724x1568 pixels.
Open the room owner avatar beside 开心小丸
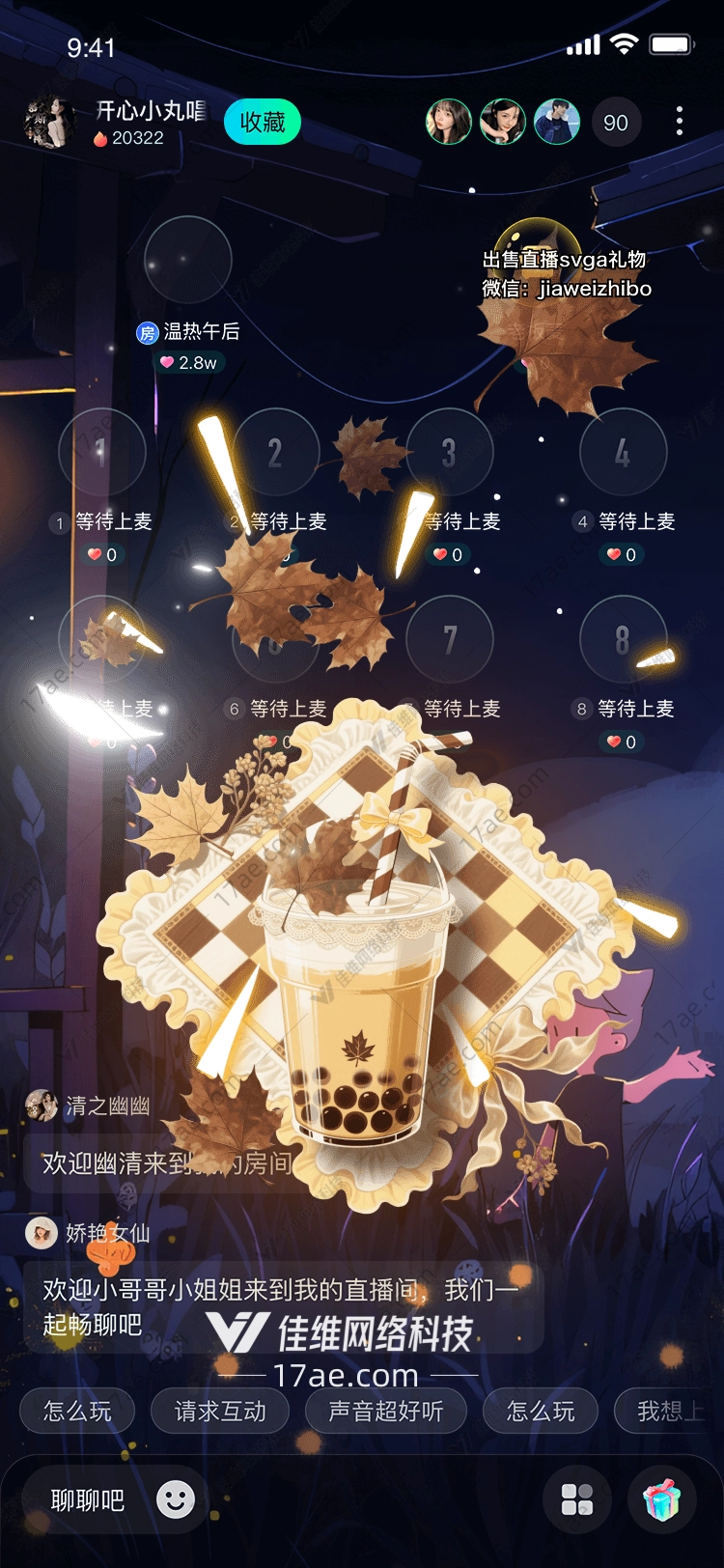click(49, 123)
